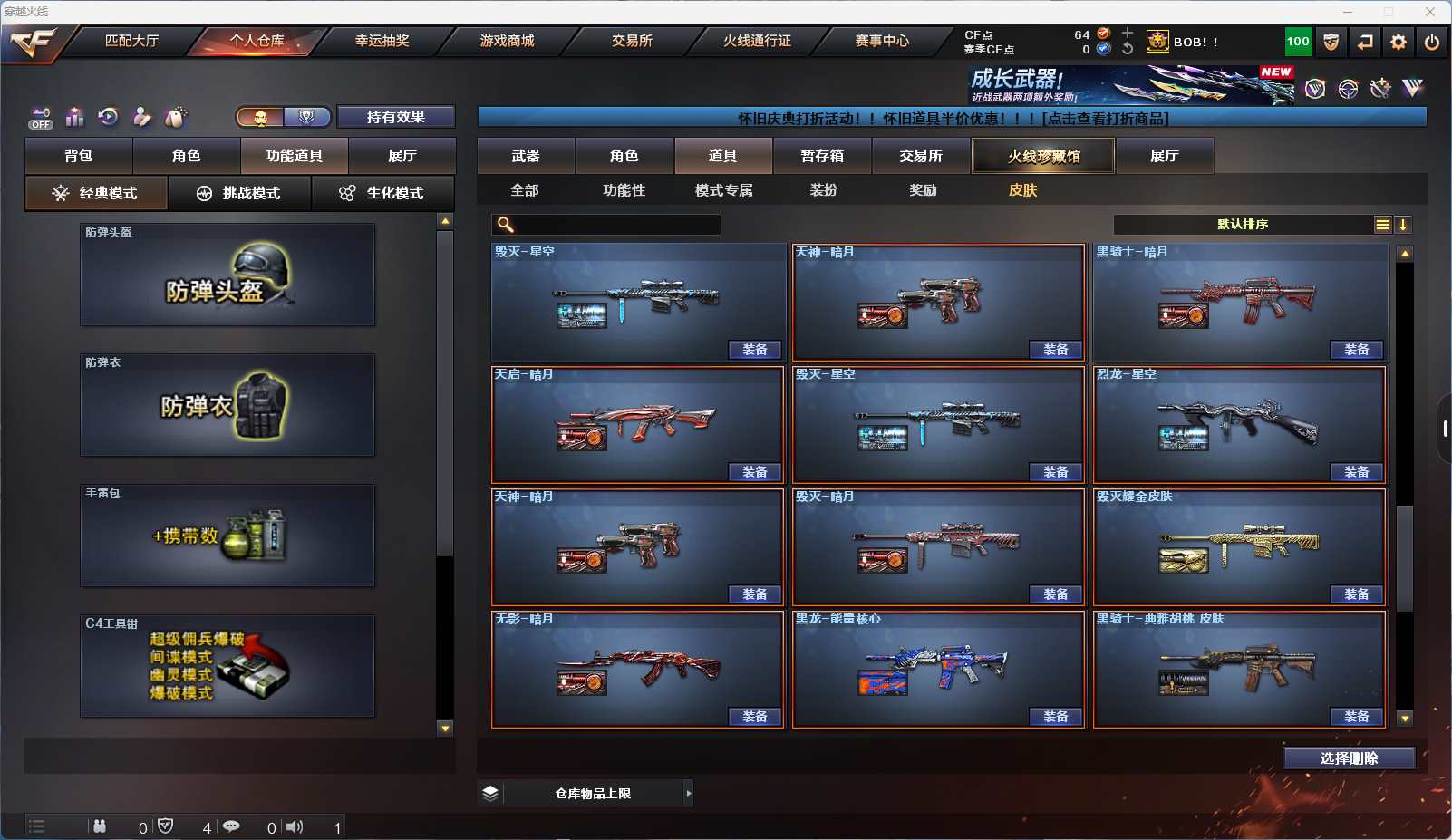
Task: Select the 背包 backpack tab
Action: 79,156
